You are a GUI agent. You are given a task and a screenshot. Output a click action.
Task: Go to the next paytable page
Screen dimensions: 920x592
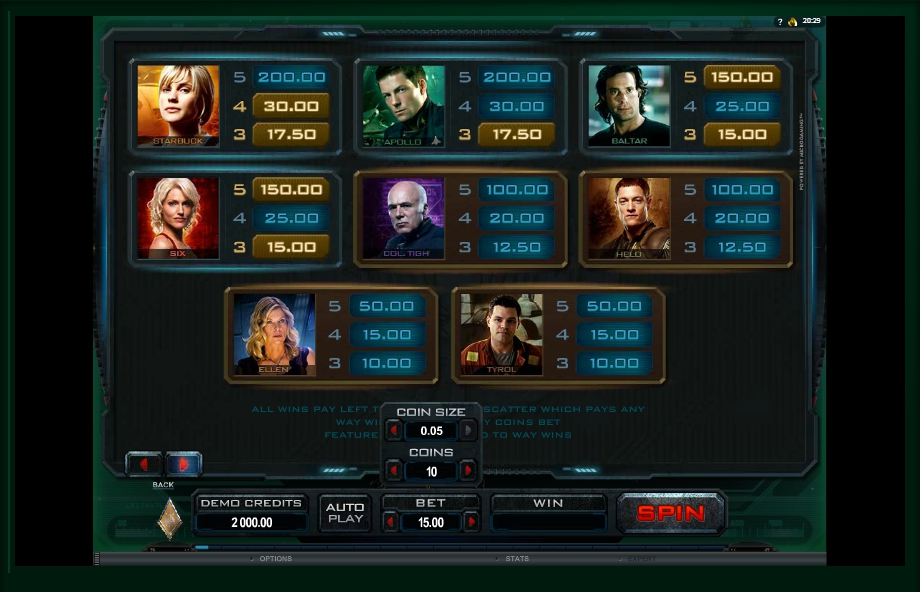pos(183,464)
